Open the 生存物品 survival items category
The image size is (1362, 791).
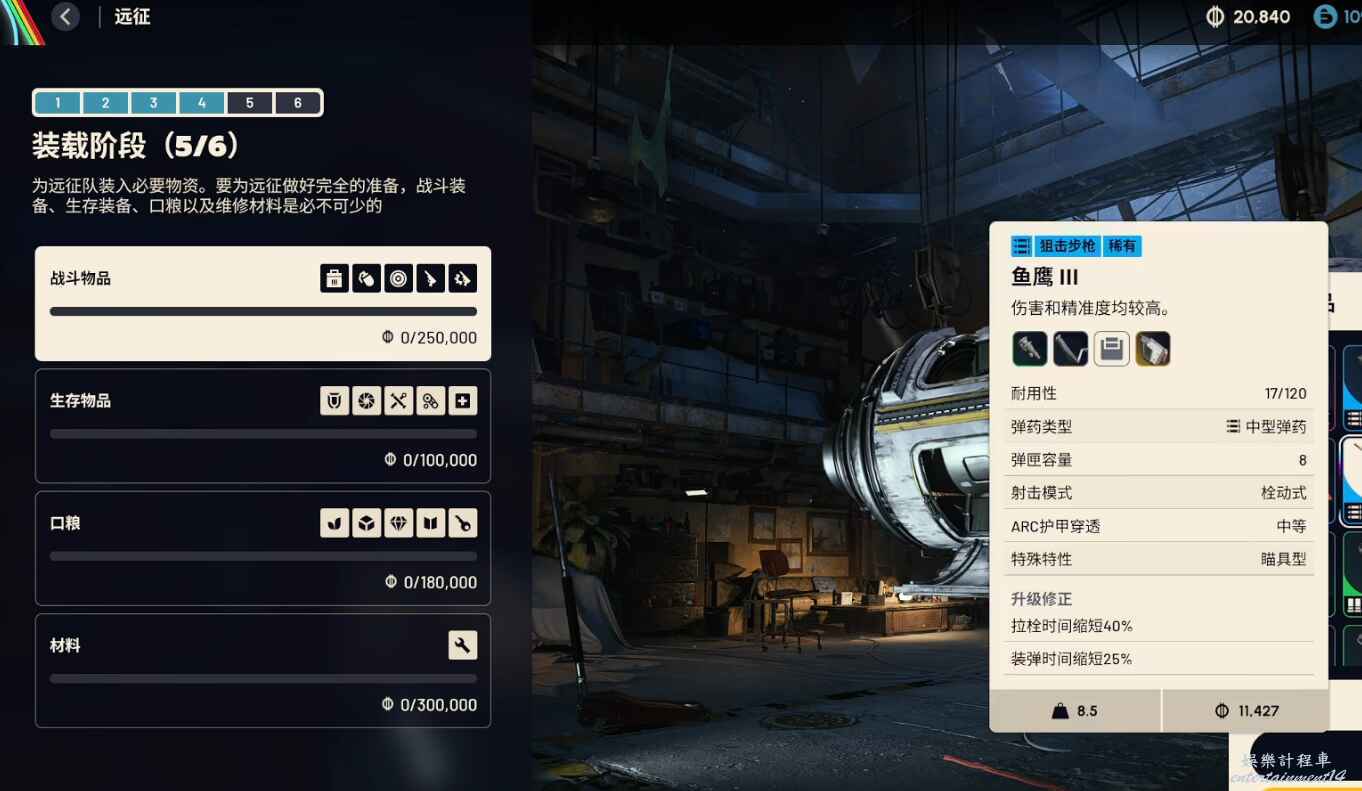(x=262, y=426)
